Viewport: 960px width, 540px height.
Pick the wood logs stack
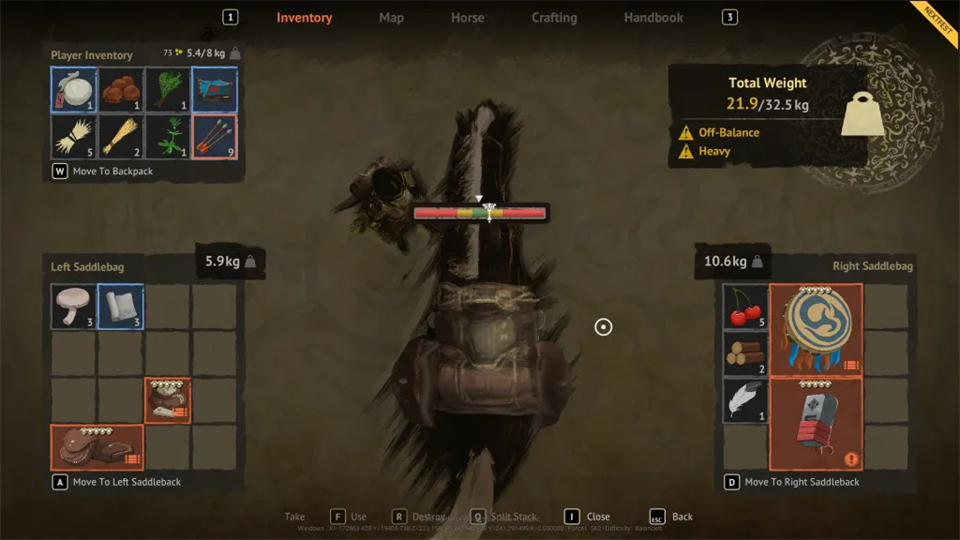click(746, 353)
